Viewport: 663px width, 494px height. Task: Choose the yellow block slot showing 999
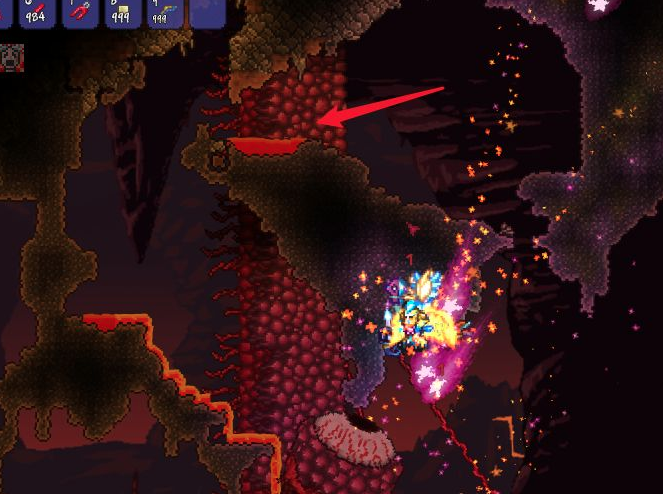click(x=121, y=11)
